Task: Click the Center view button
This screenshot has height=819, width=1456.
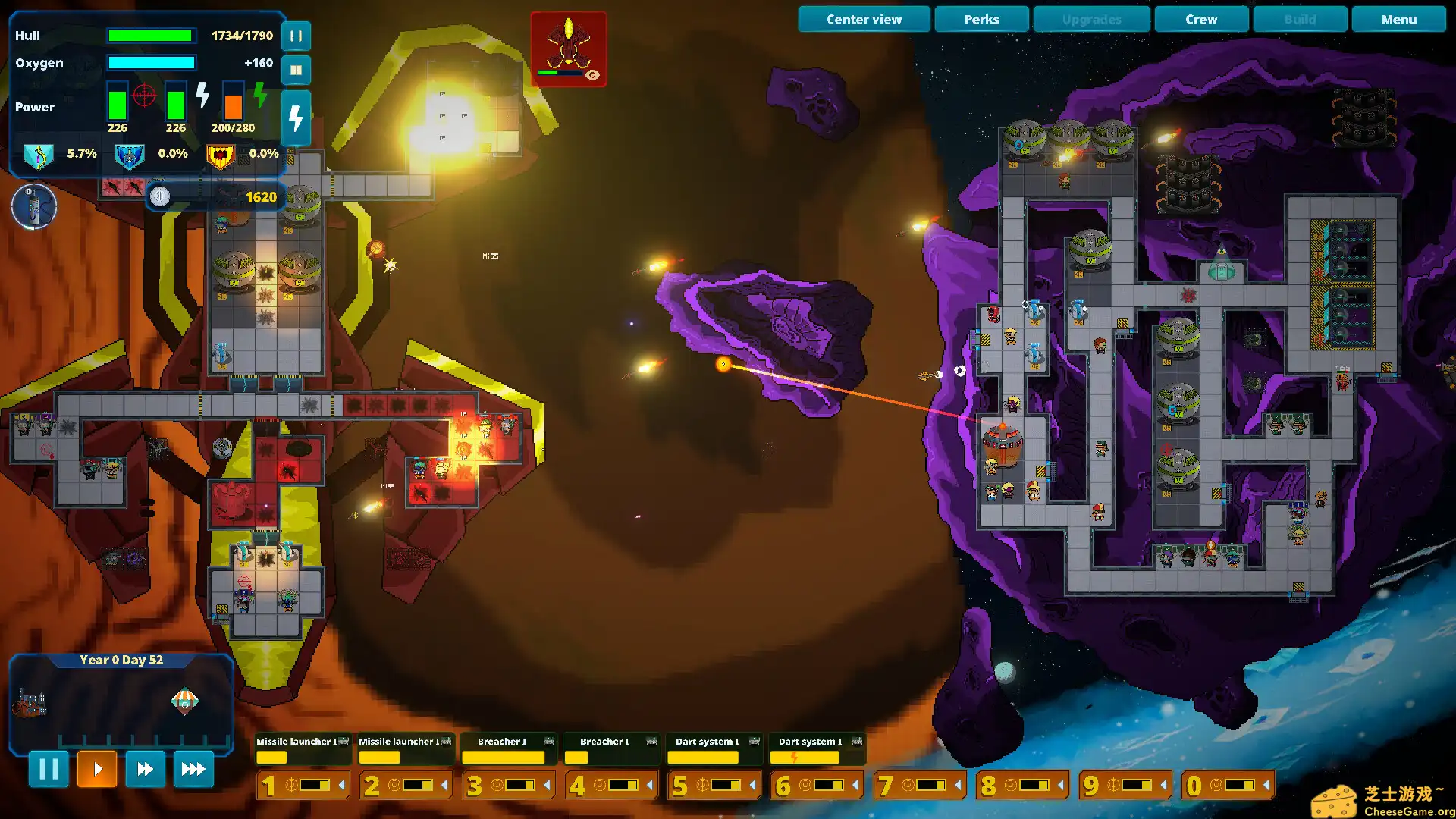Action: pyautogui.click(x=864, y=20)
